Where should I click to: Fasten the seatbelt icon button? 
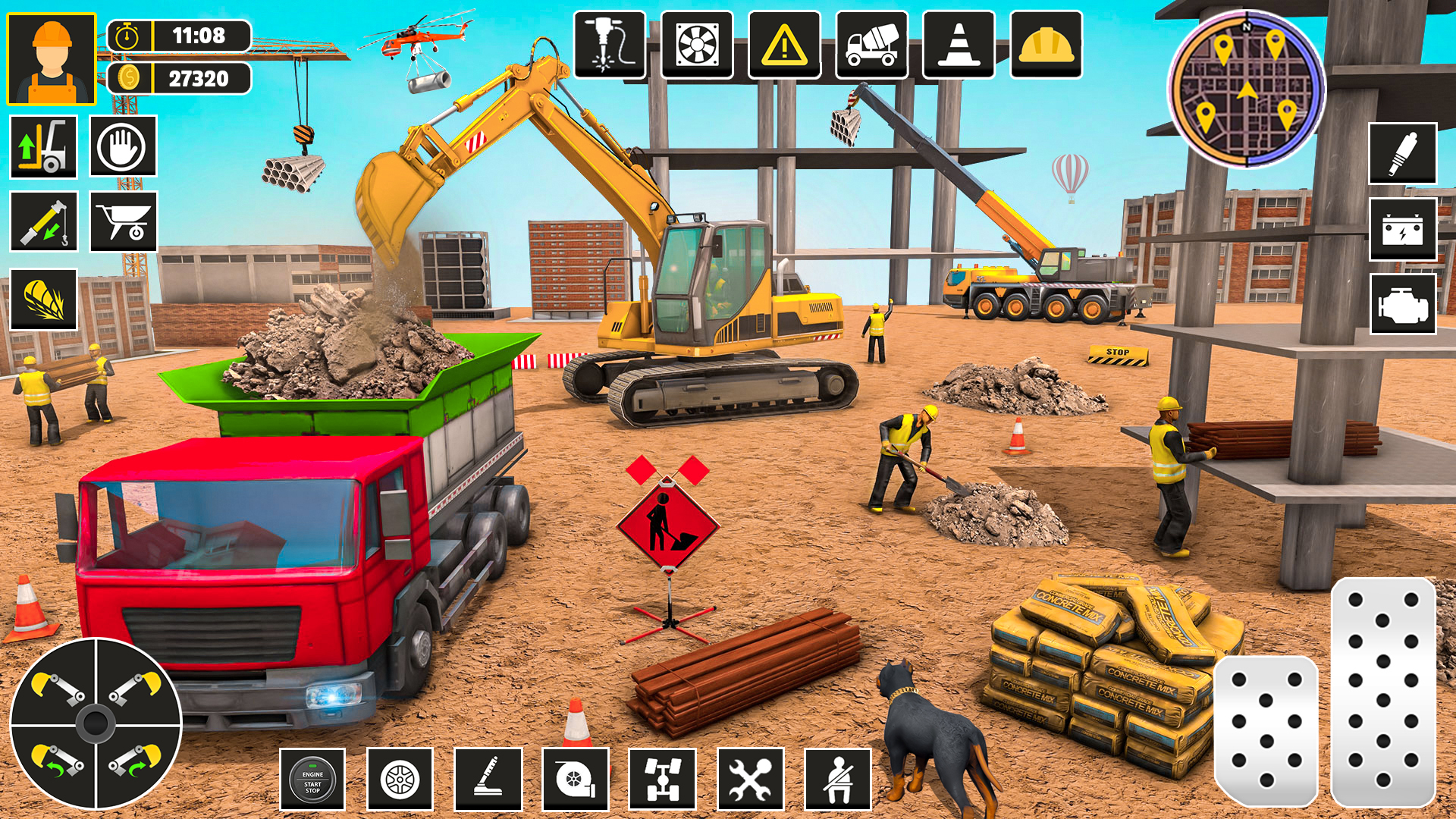[x=837, y=780]
